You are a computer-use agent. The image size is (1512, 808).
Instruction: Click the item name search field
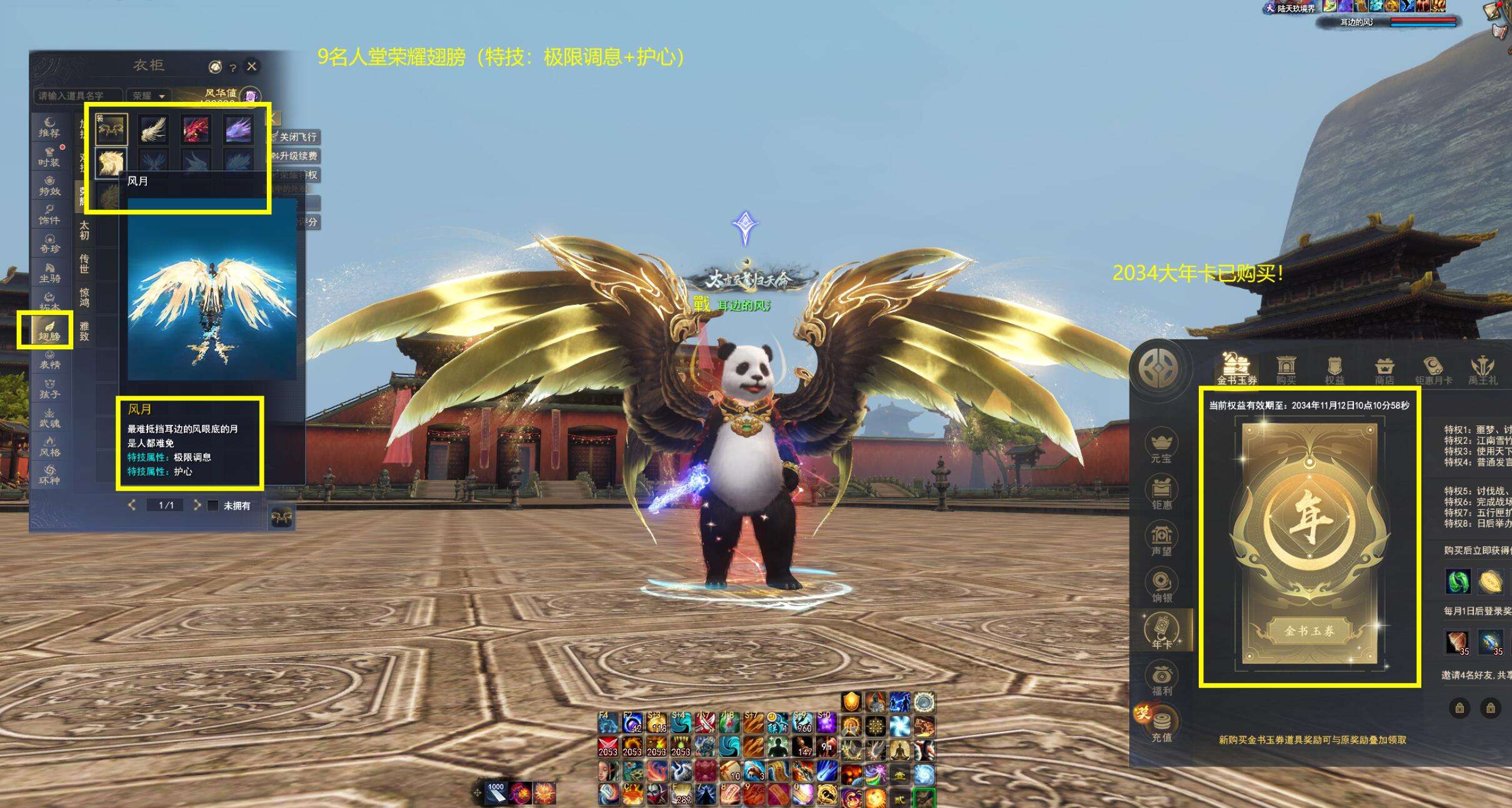[78, 96]
